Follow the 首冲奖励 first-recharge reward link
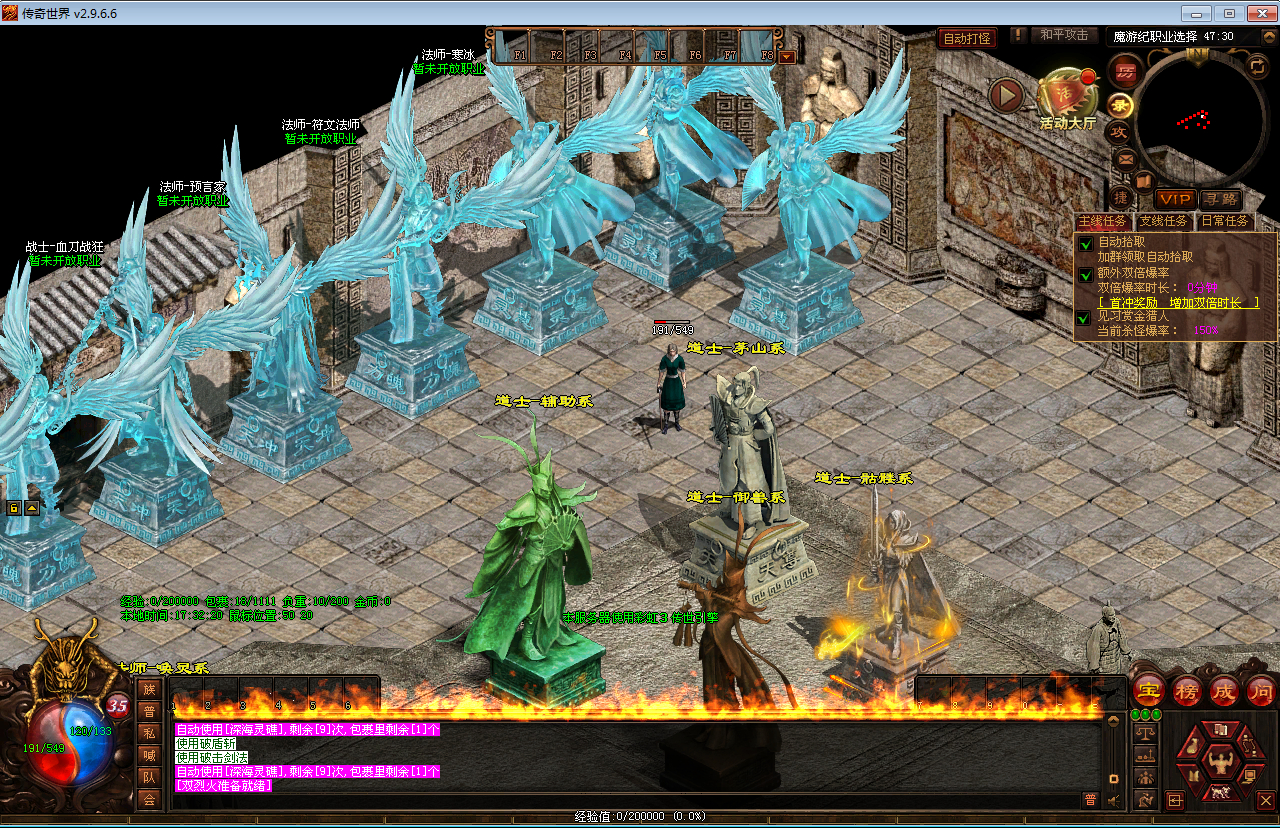Screen dimensions: 1280x828 [x=1178, y=302]
